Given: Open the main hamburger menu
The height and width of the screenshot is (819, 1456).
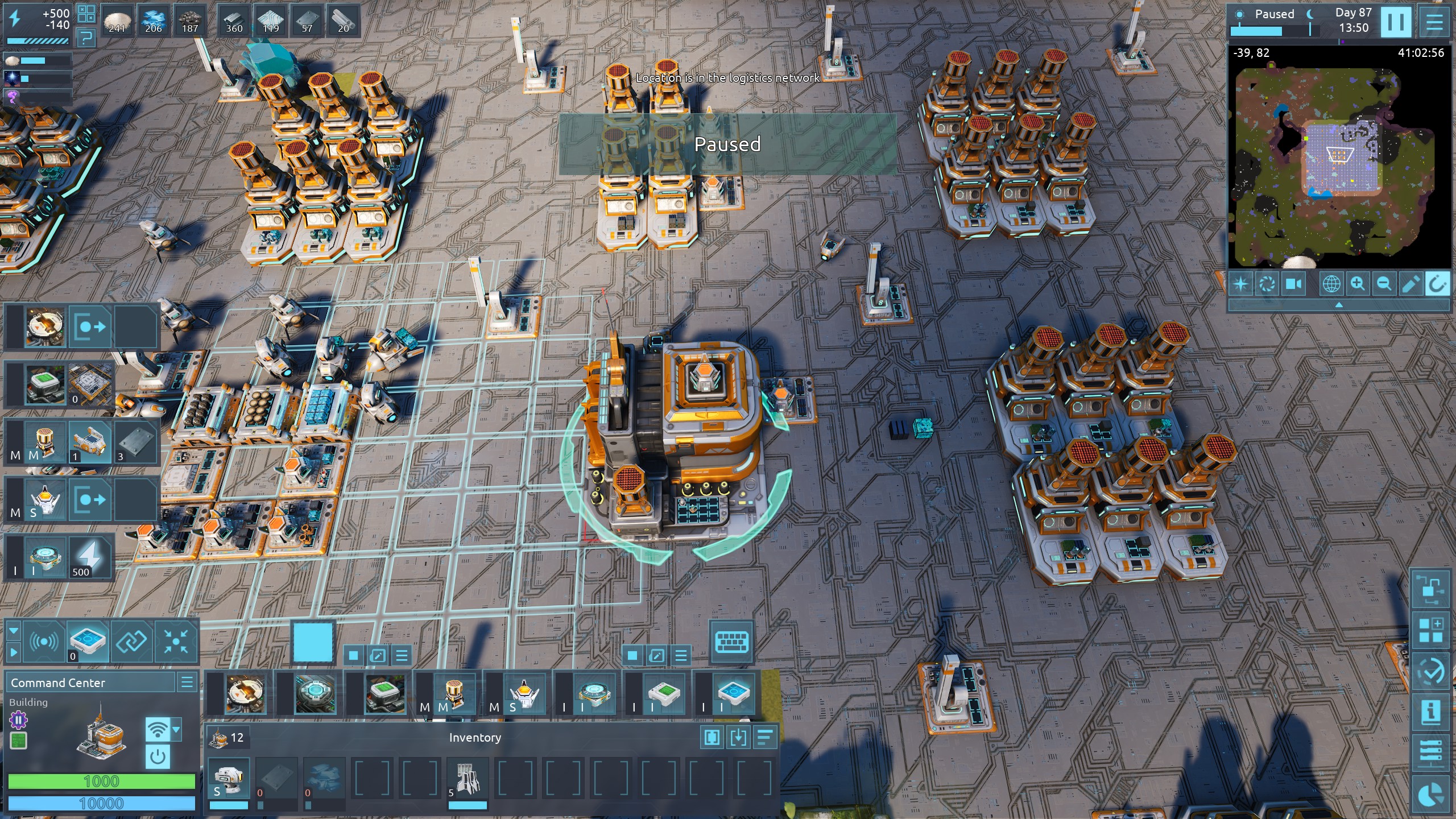Looking at the screenshot, I should click(x=1434, y=22).
